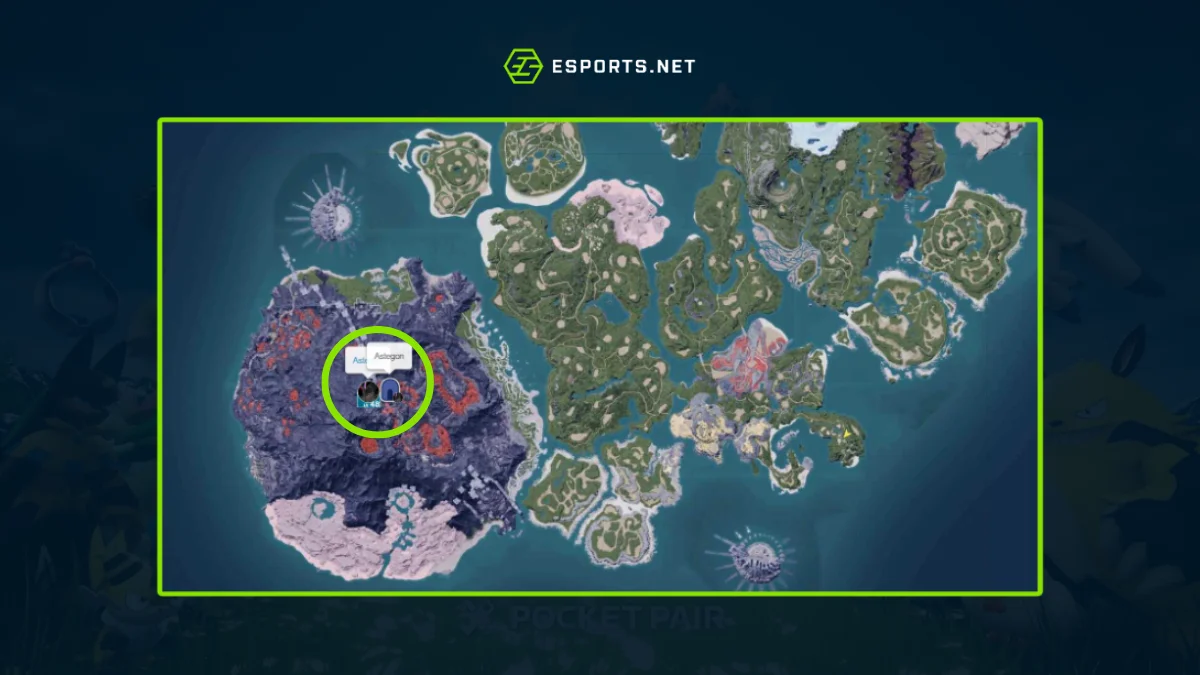The width and height of the screenshot is (1200, 675).
Task: Open the Esports.net logo link
Action: [599, 67]
